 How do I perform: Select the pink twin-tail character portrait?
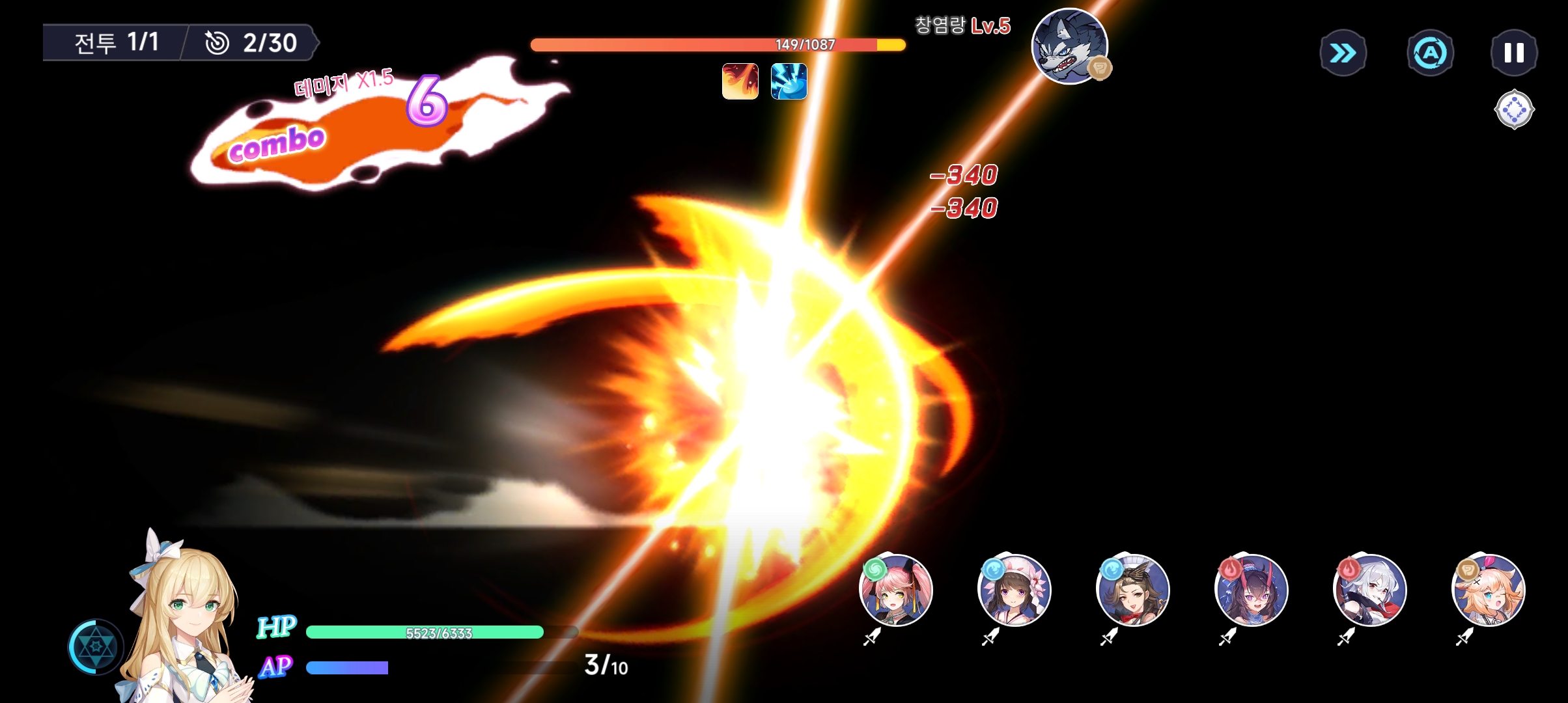pos(896,590)
